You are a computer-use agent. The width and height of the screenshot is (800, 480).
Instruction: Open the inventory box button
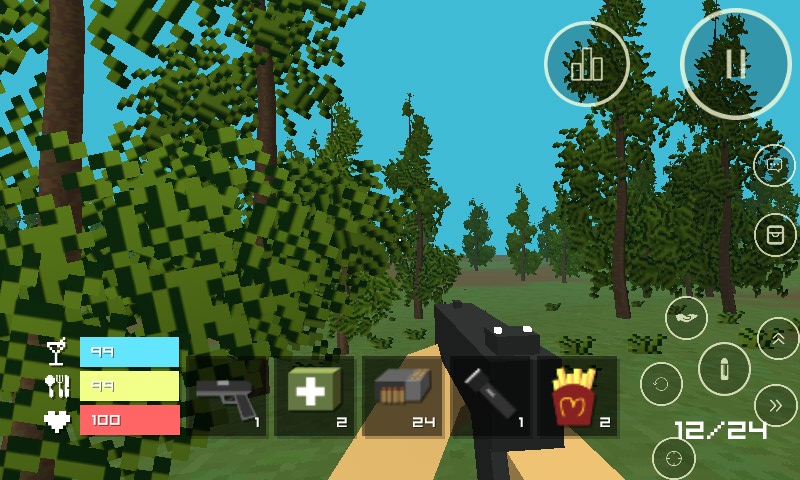(x=774, y=234)
